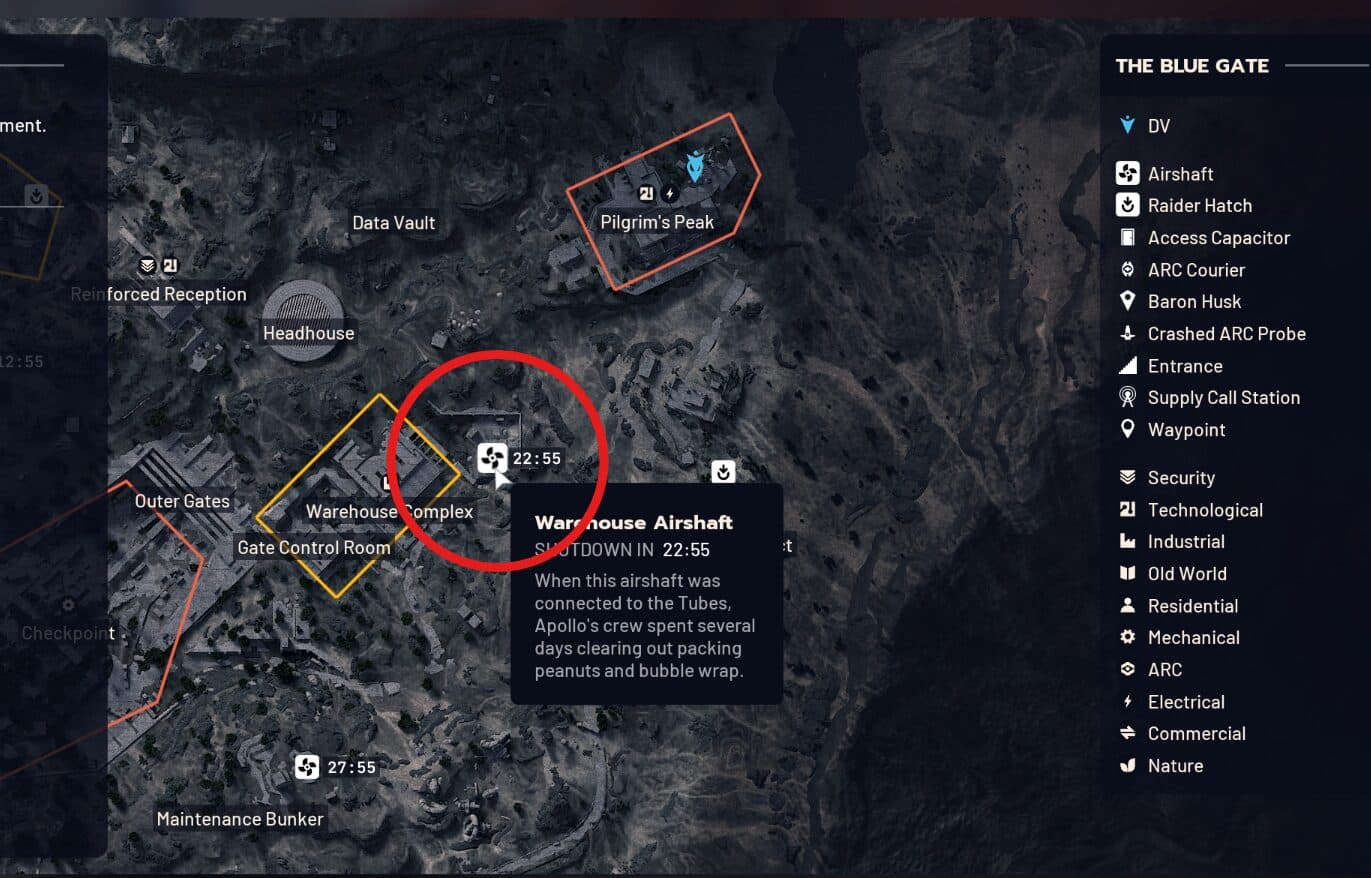Toggle the ARC Courier legend entry
Screen dimensions: 1371x878
(1196, 270)
